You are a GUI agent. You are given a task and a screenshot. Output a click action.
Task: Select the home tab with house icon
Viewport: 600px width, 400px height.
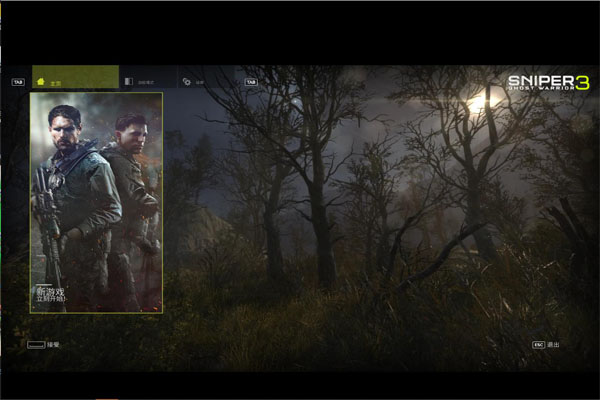(75, 79)
